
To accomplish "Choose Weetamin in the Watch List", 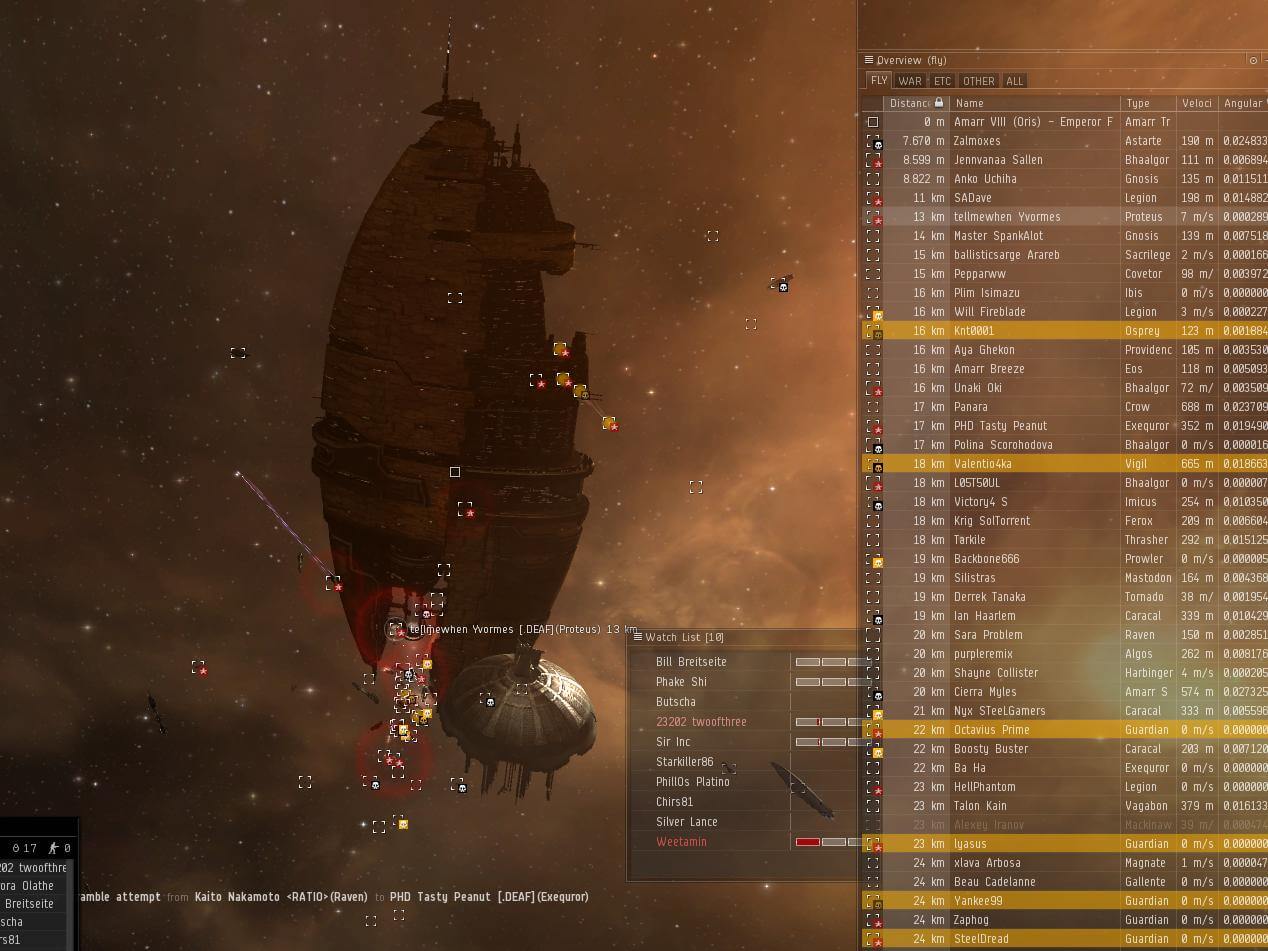I will (681, 842).
